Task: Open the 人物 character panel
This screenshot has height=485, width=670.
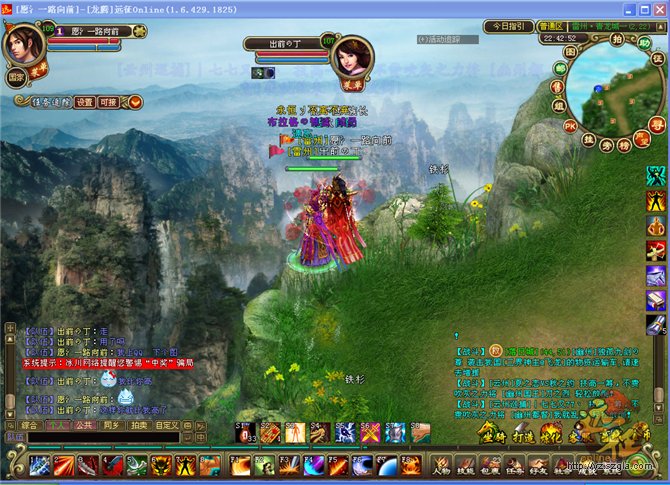Action: tap(441, 467)
